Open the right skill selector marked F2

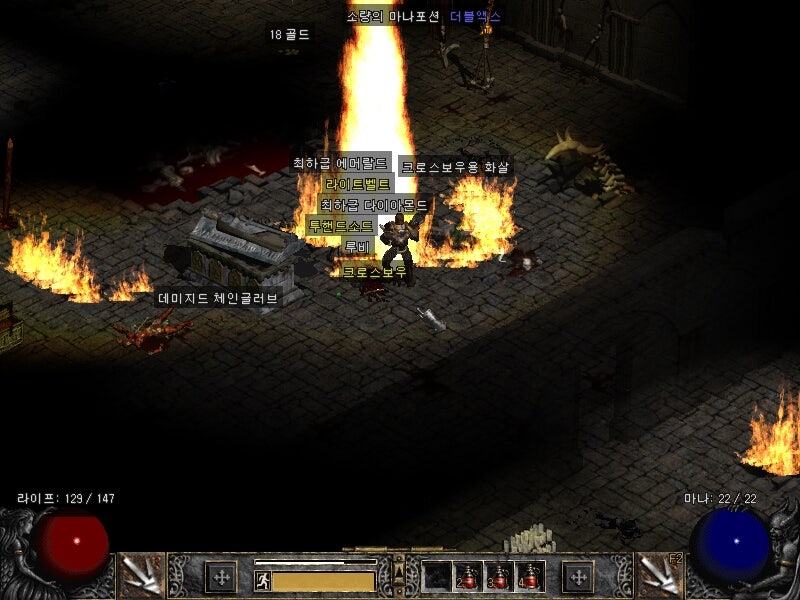(660, 574)
